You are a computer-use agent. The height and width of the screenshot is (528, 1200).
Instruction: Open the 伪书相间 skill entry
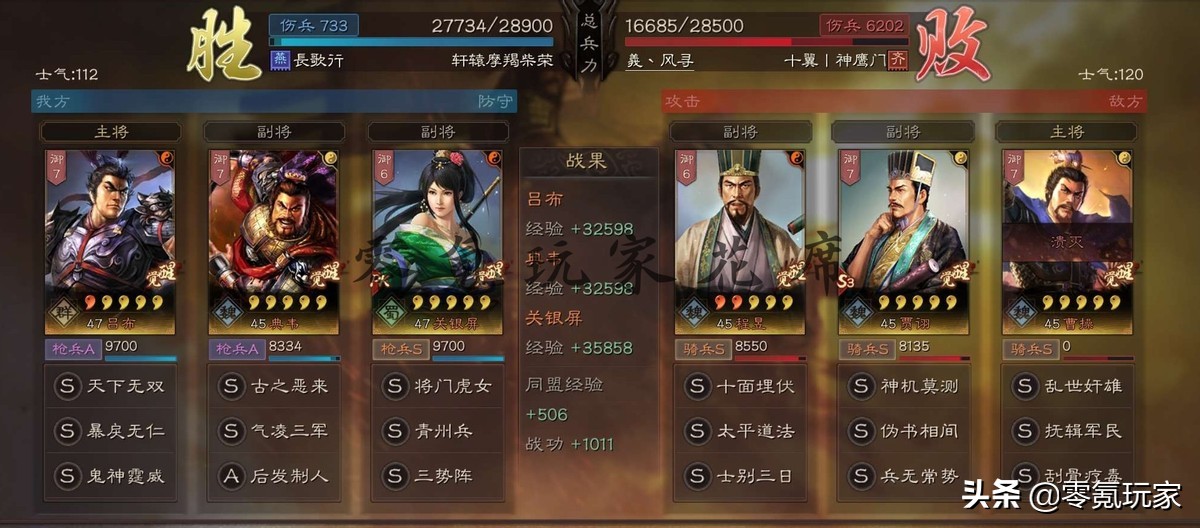pos(904,431)
